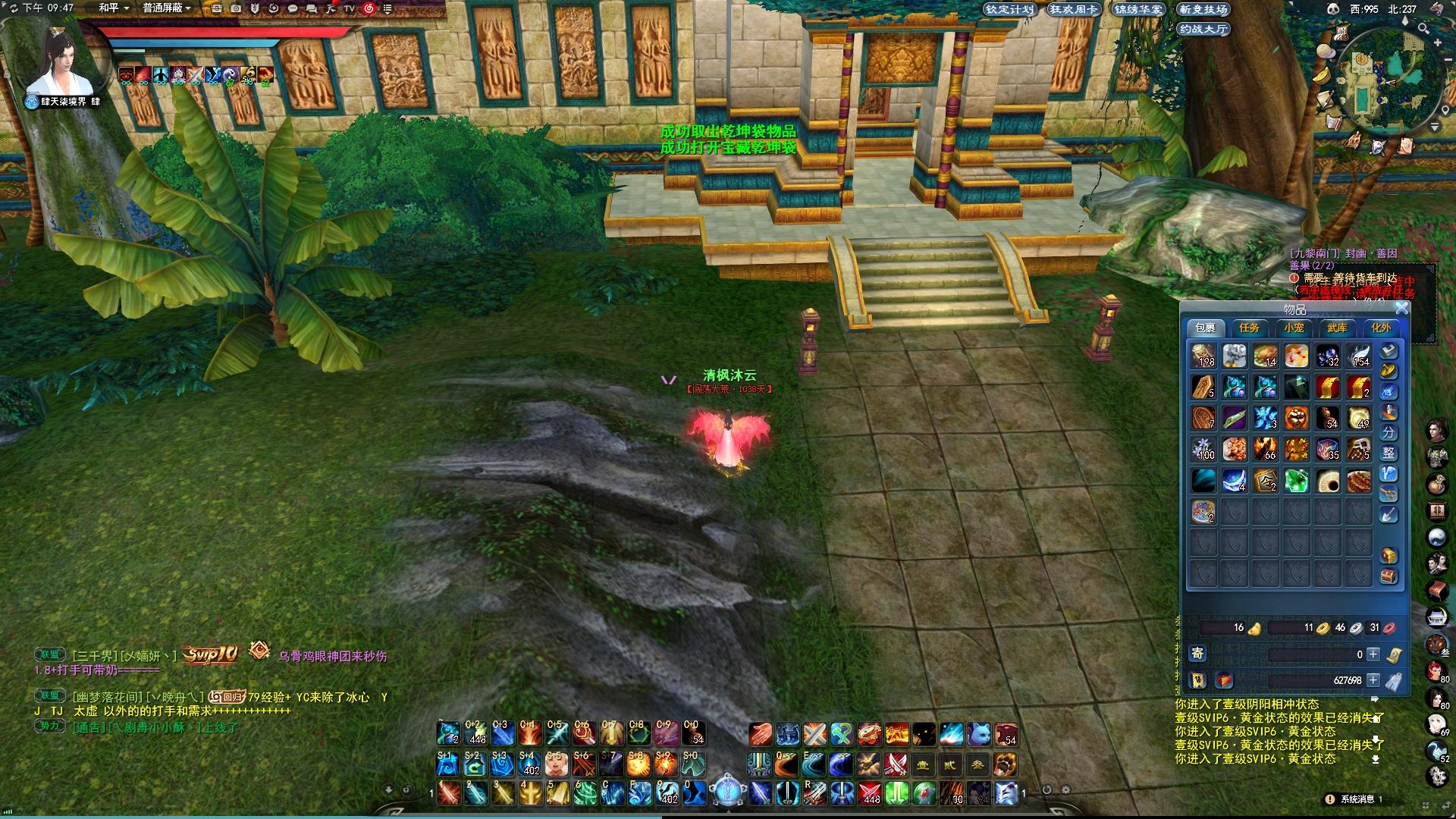
Task: Open 锦绣华裳 costume shop button
Action: coord(1137,9)
